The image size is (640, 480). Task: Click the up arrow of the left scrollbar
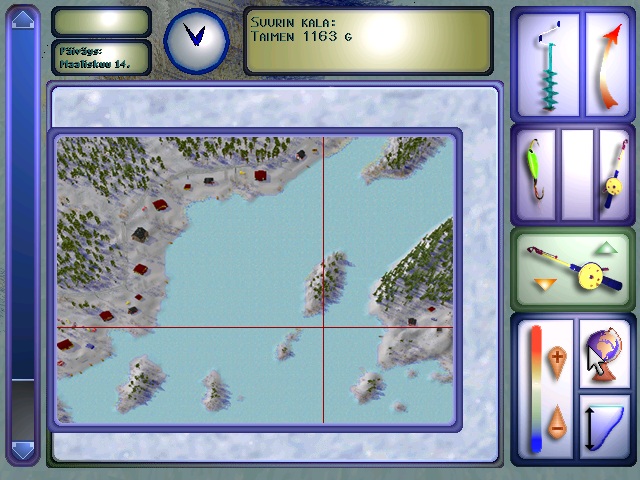point(22,19)
